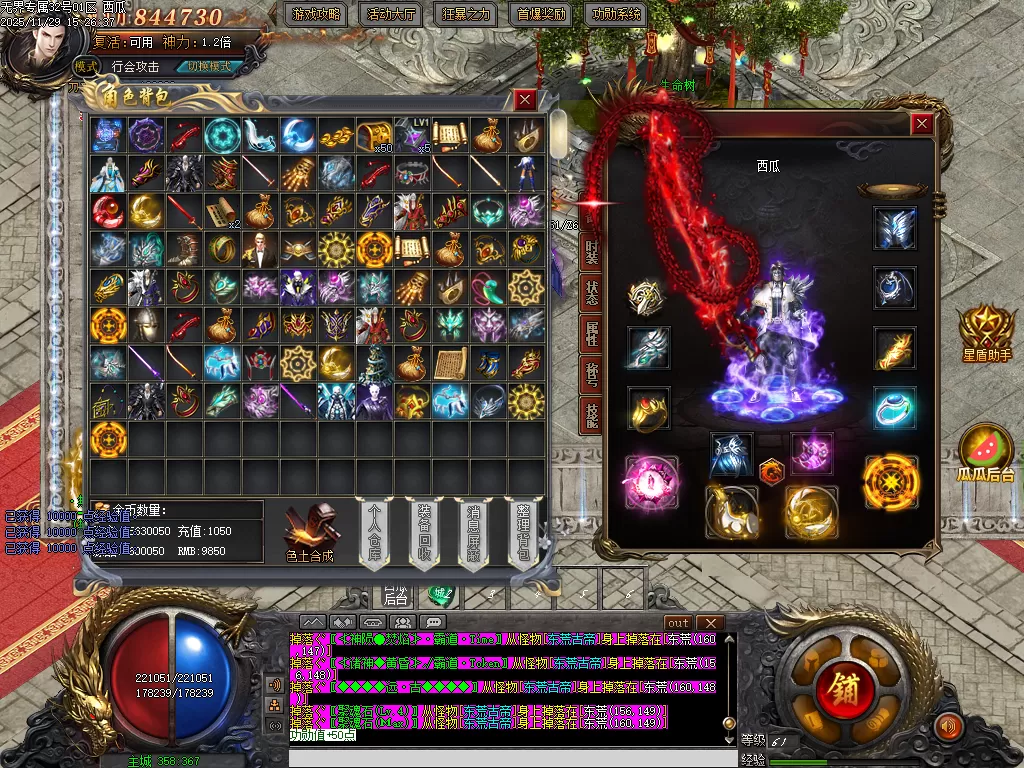This screenshot has height=768, width=1024.
Task: Switch to the 时装 costume tab
Action: pyautogui.click(x=592, y=253)
